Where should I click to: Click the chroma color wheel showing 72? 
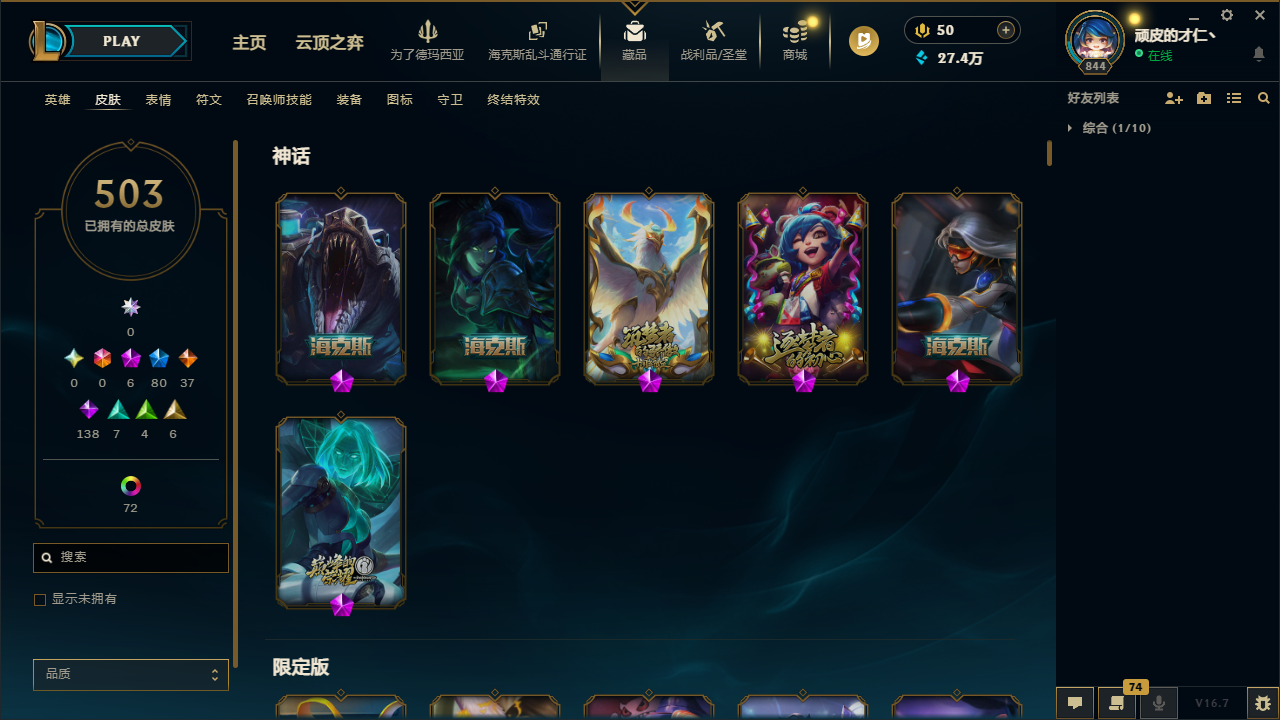tap(130, 486)
